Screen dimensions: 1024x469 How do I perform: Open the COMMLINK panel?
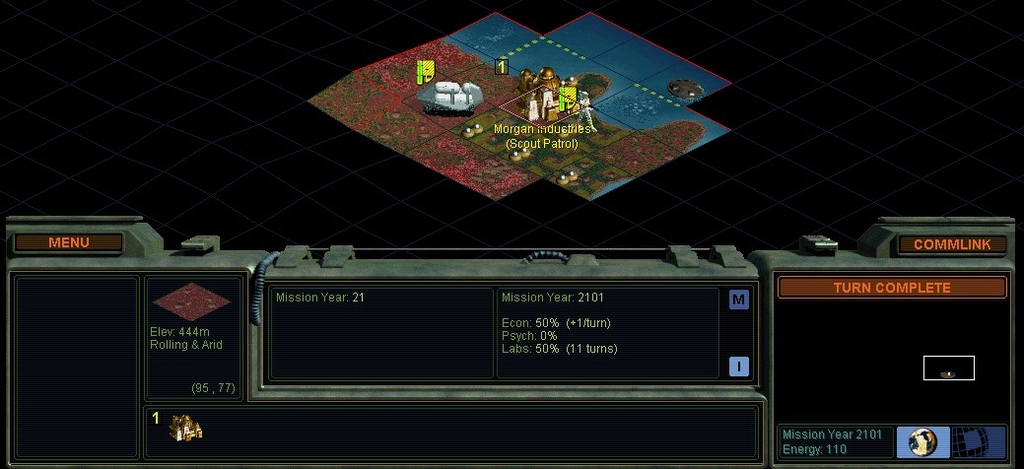pyautogui.click(x=952, y=244)
